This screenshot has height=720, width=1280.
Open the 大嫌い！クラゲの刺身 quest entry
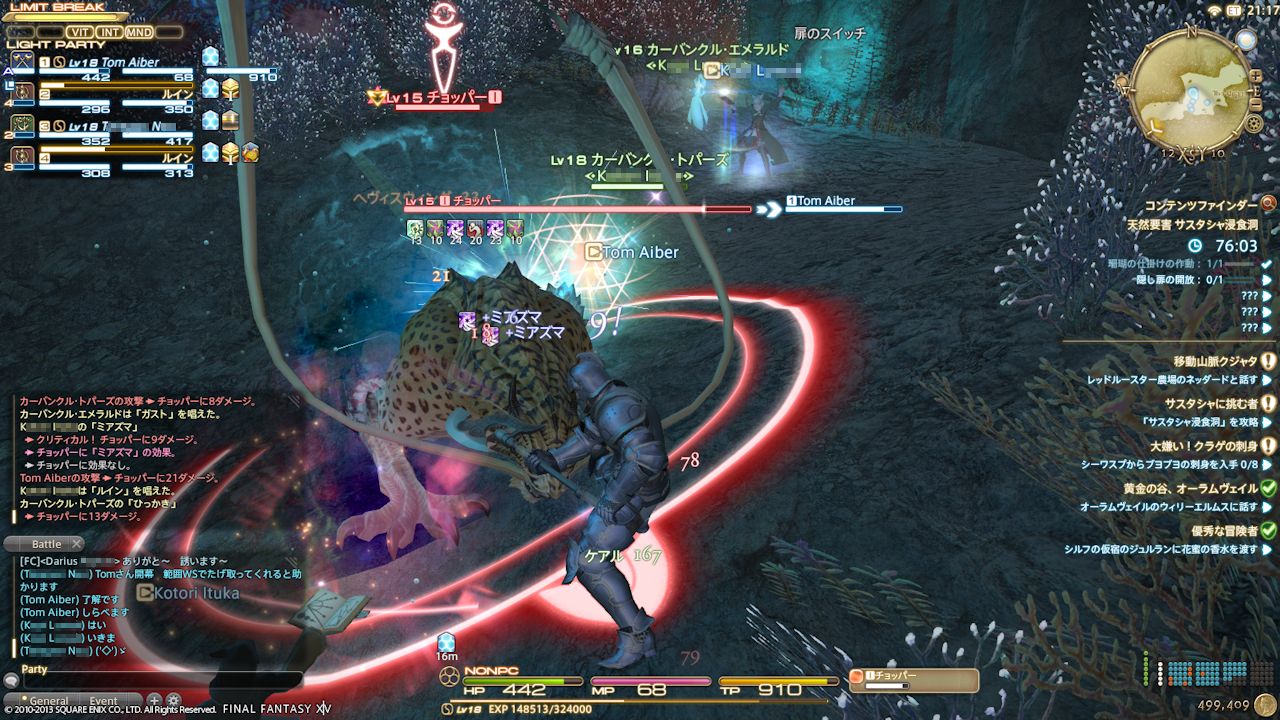(x=1203, y=446)
